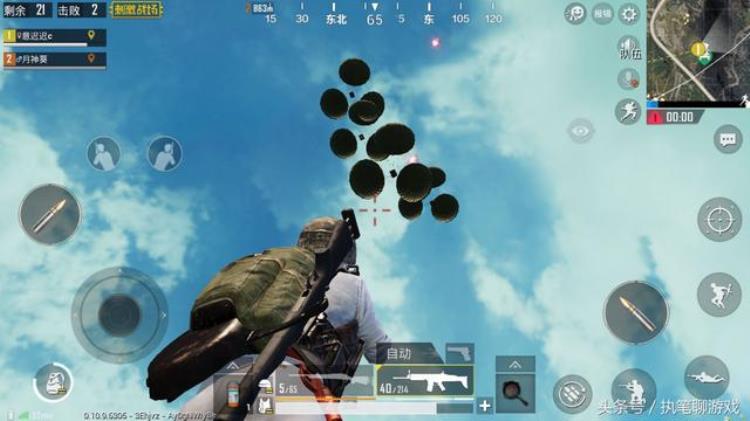Toggle the 队伍 team voice speaker
Image resolution: width=750 pixels, height=421 pixels.
tap(628, 49)
